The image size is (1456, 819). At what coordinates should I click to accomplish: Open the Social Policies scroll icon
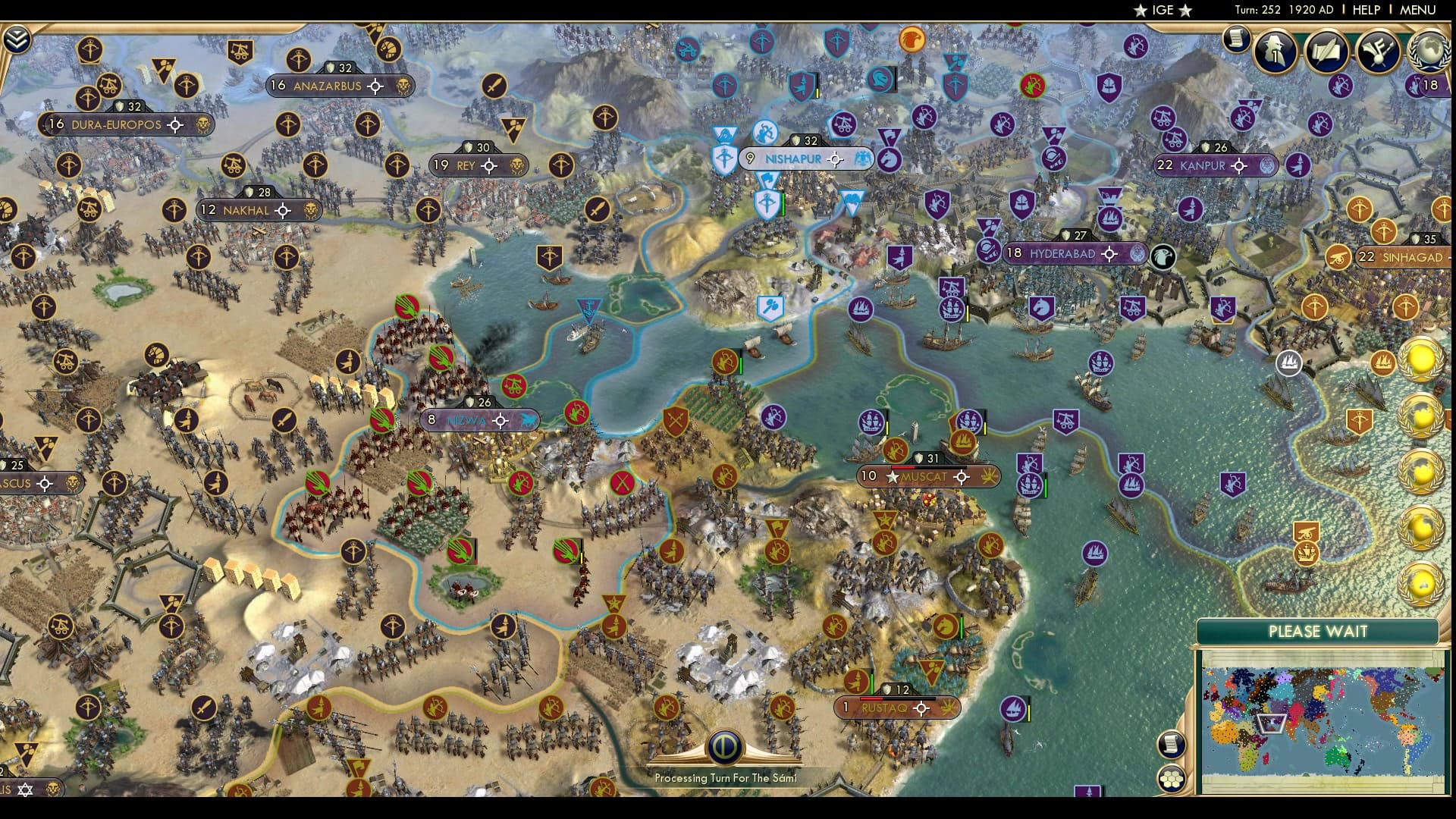click(1326, 51)
